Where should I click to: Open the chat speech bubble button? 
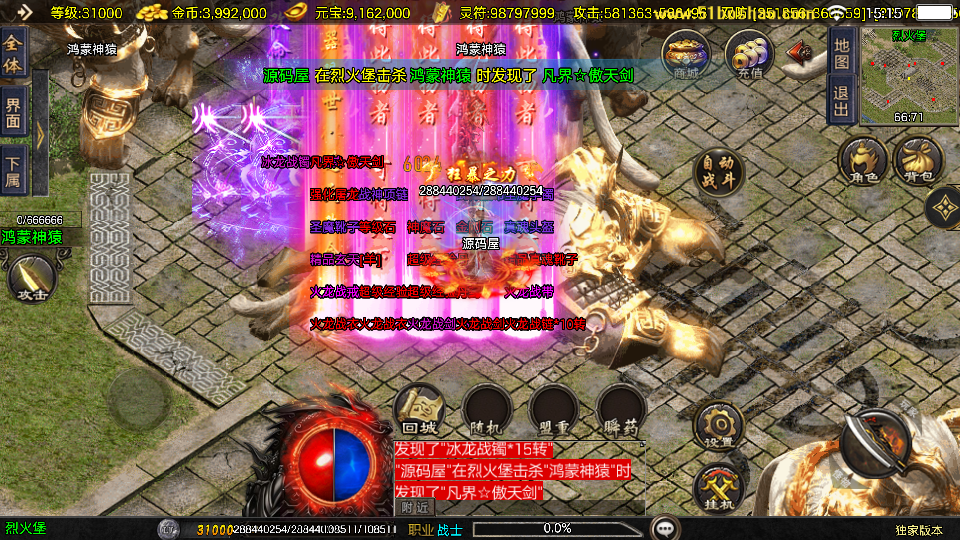[x=663, y=528]
